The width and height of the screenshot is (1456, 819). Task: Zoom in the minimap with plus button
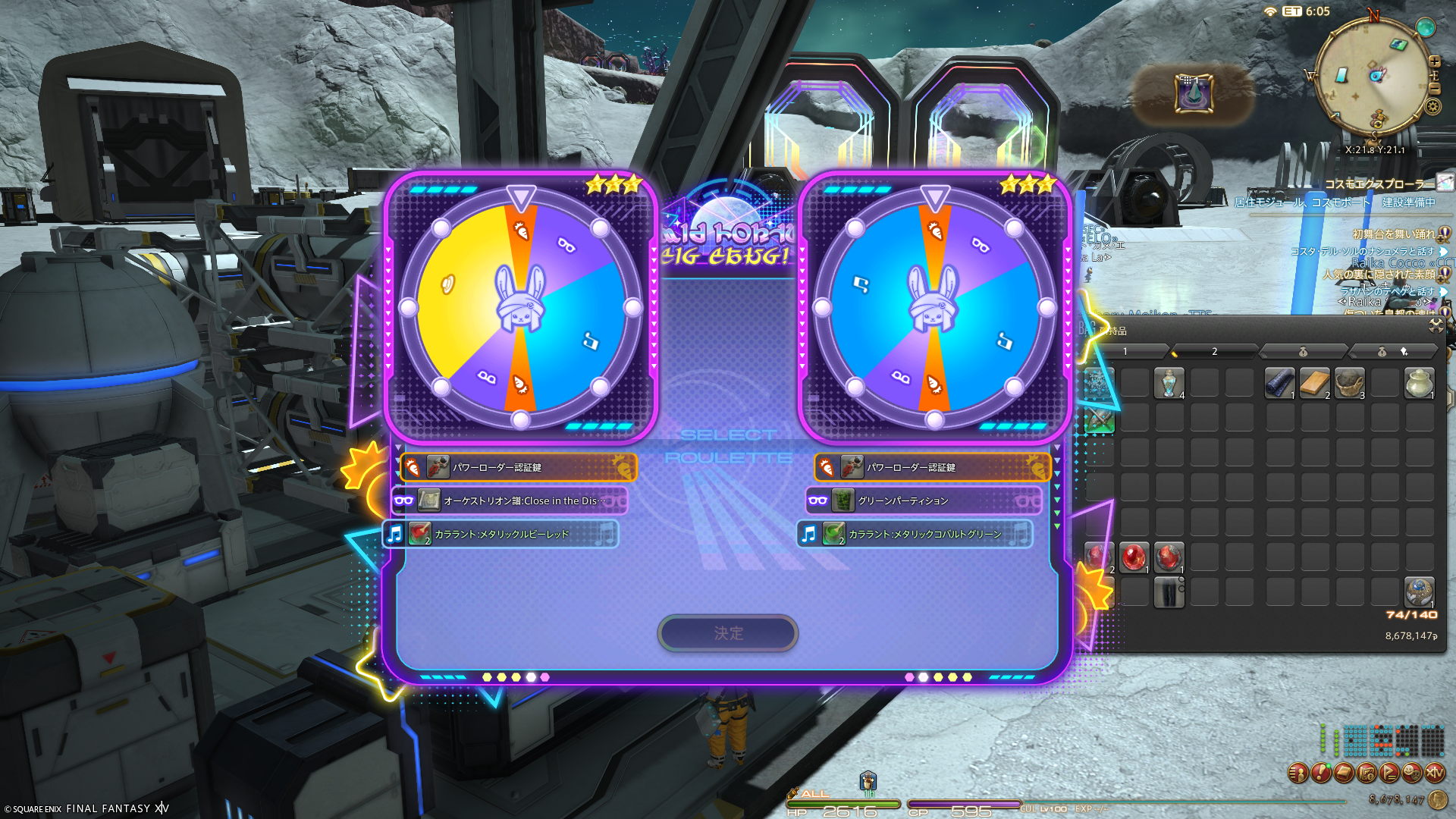pos(1435,61)
